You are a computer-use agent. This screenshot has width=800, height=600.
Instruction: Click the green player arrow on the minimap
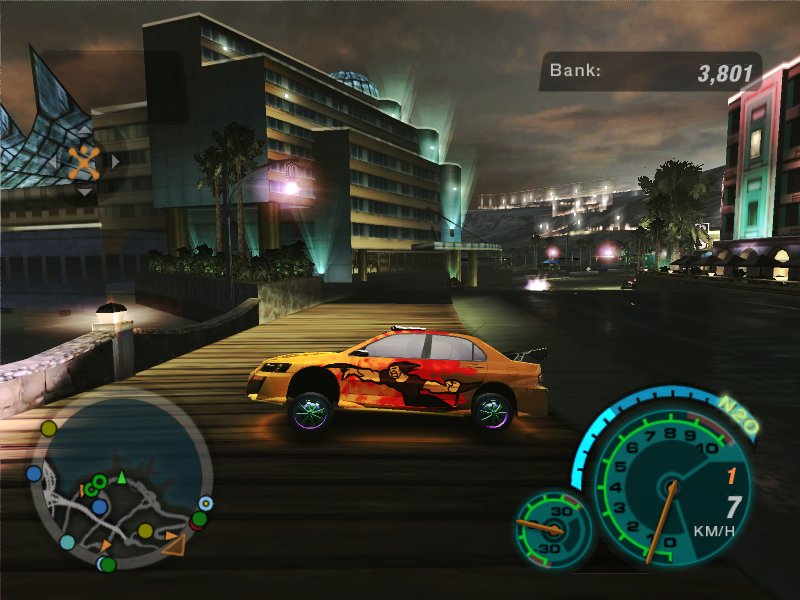tap(121, 478)
